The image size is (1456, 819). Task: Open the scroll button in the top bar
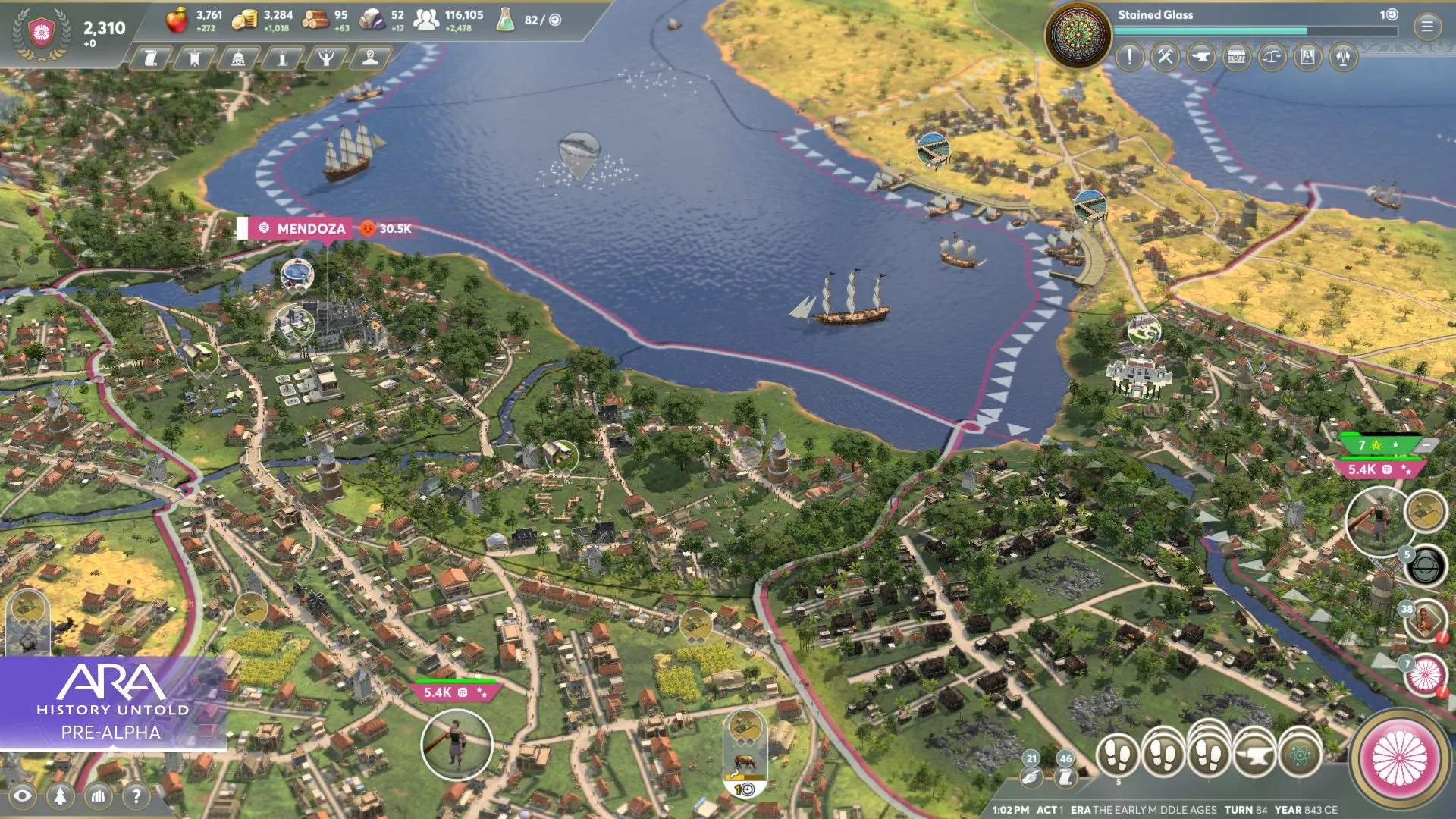[x=151, y=58]
